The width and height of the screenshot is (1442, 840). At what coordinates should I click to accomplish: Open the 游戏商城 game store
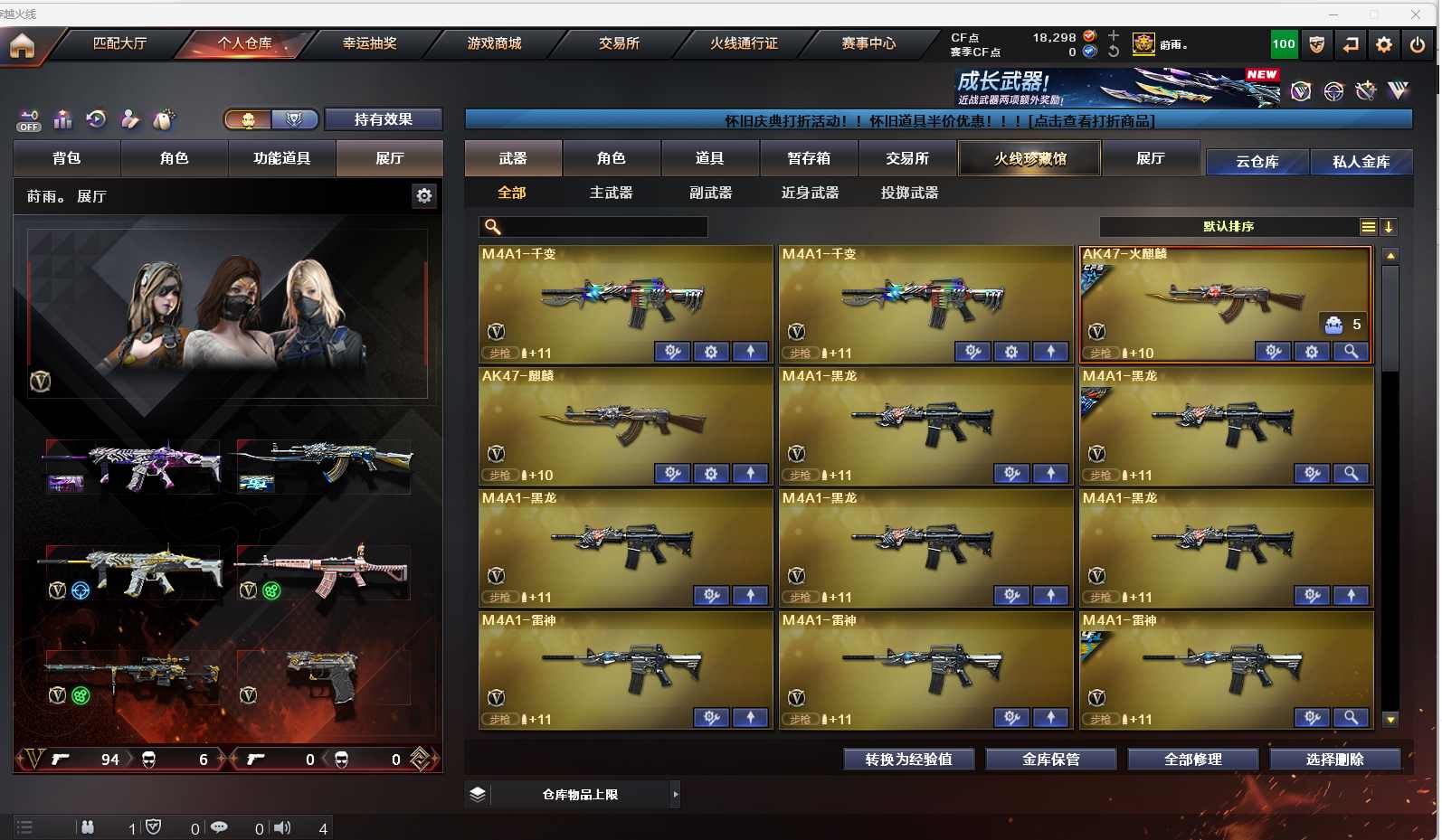[x=494, y=43]
